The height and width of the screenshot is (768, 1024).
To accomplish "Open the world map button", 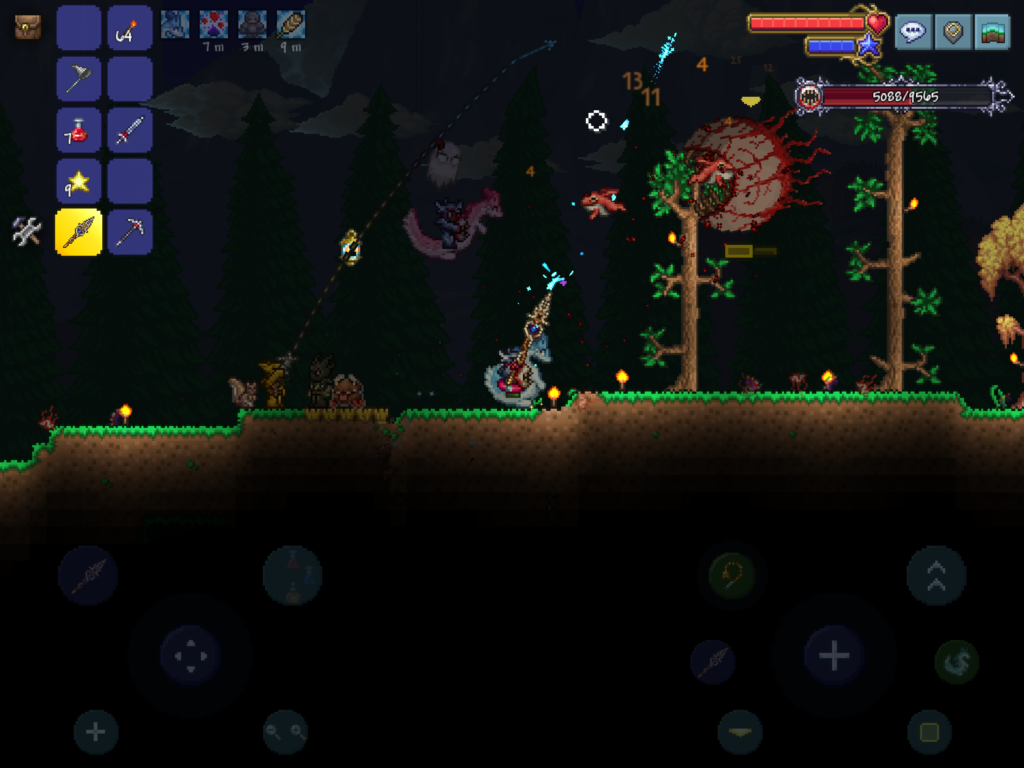I will coord(992,32).
